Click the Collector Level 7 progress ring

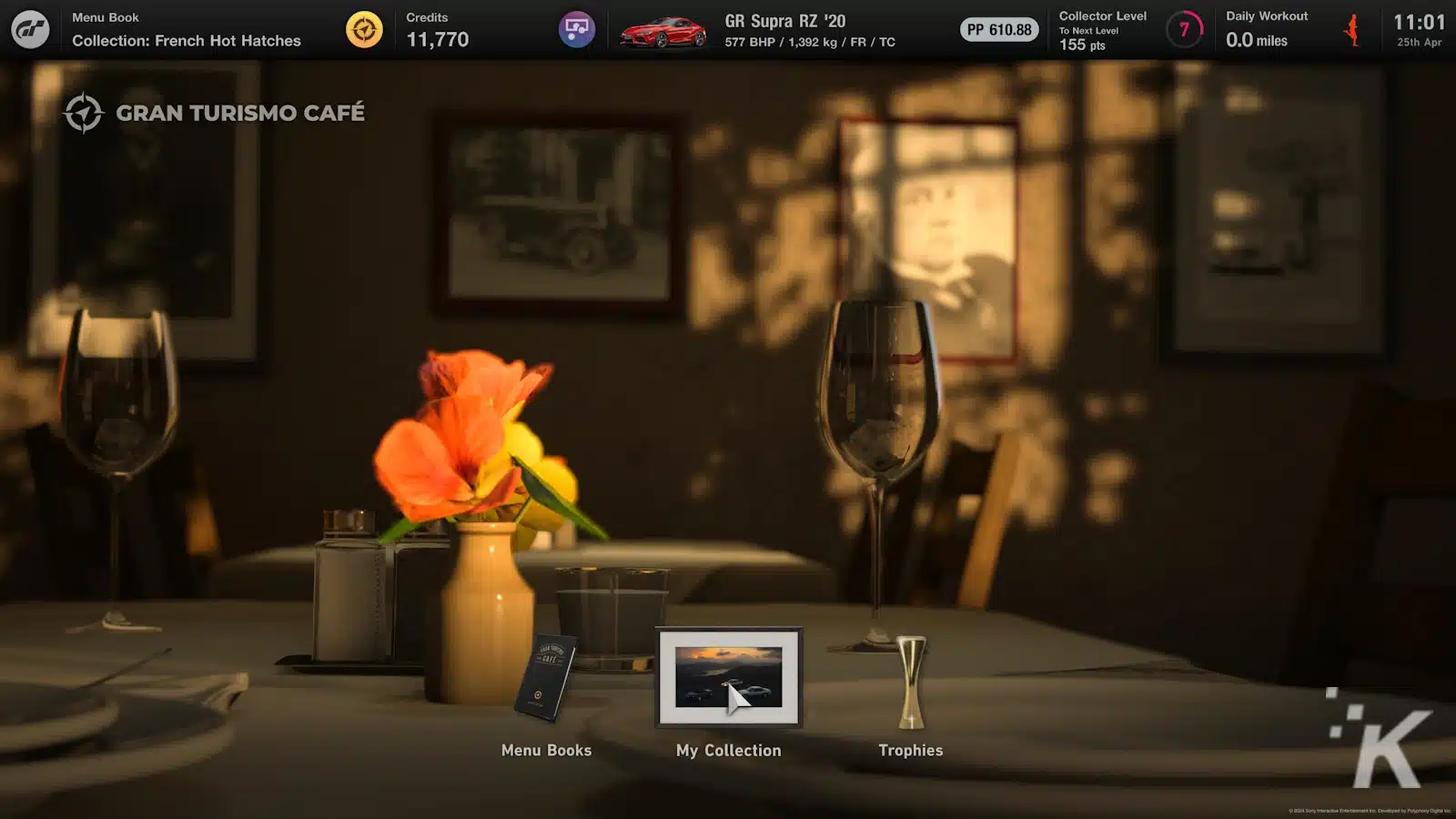coord(1184,28)
